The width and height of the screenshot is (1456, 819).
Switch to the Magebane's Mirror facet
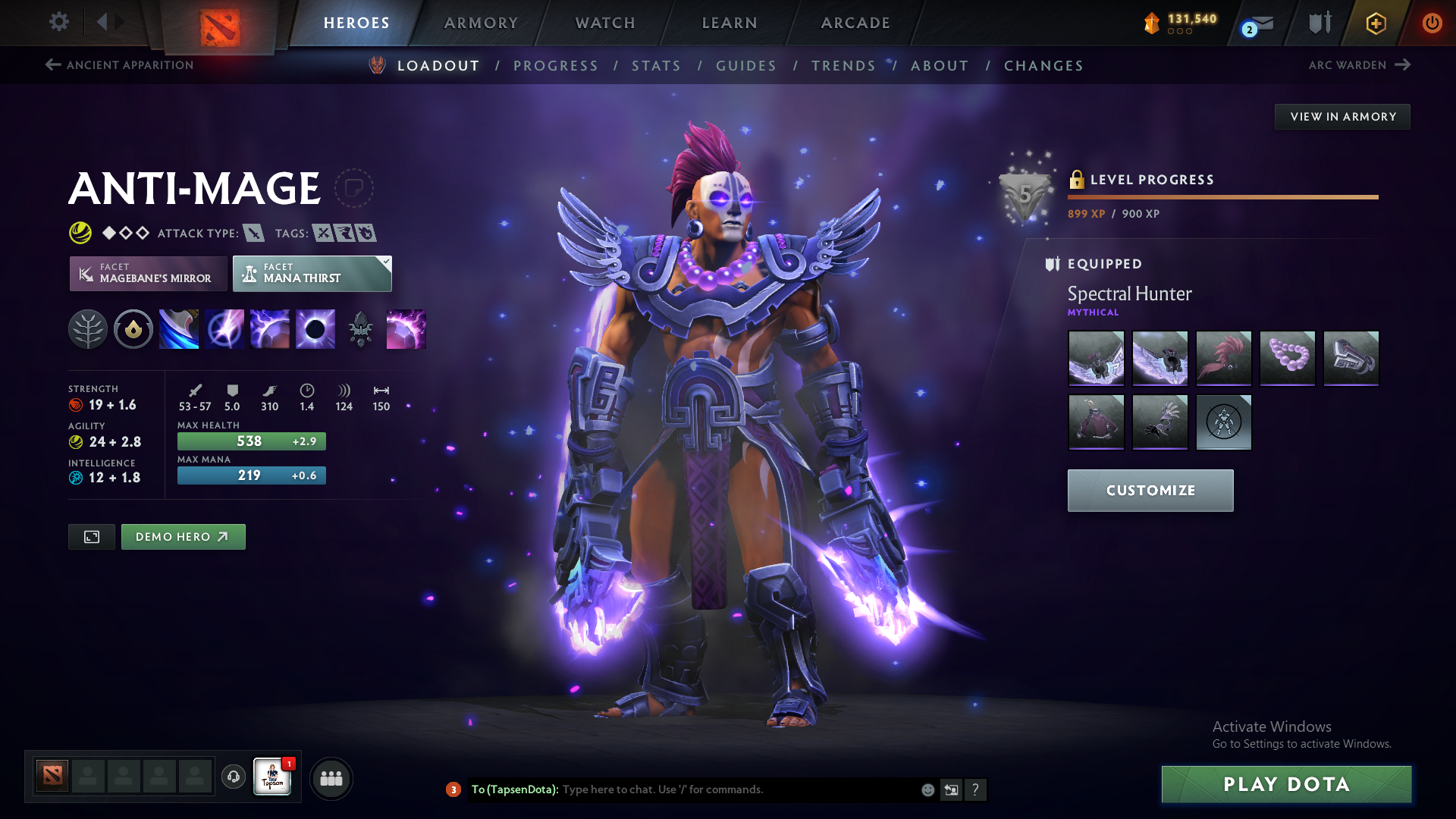click(148, 274)
